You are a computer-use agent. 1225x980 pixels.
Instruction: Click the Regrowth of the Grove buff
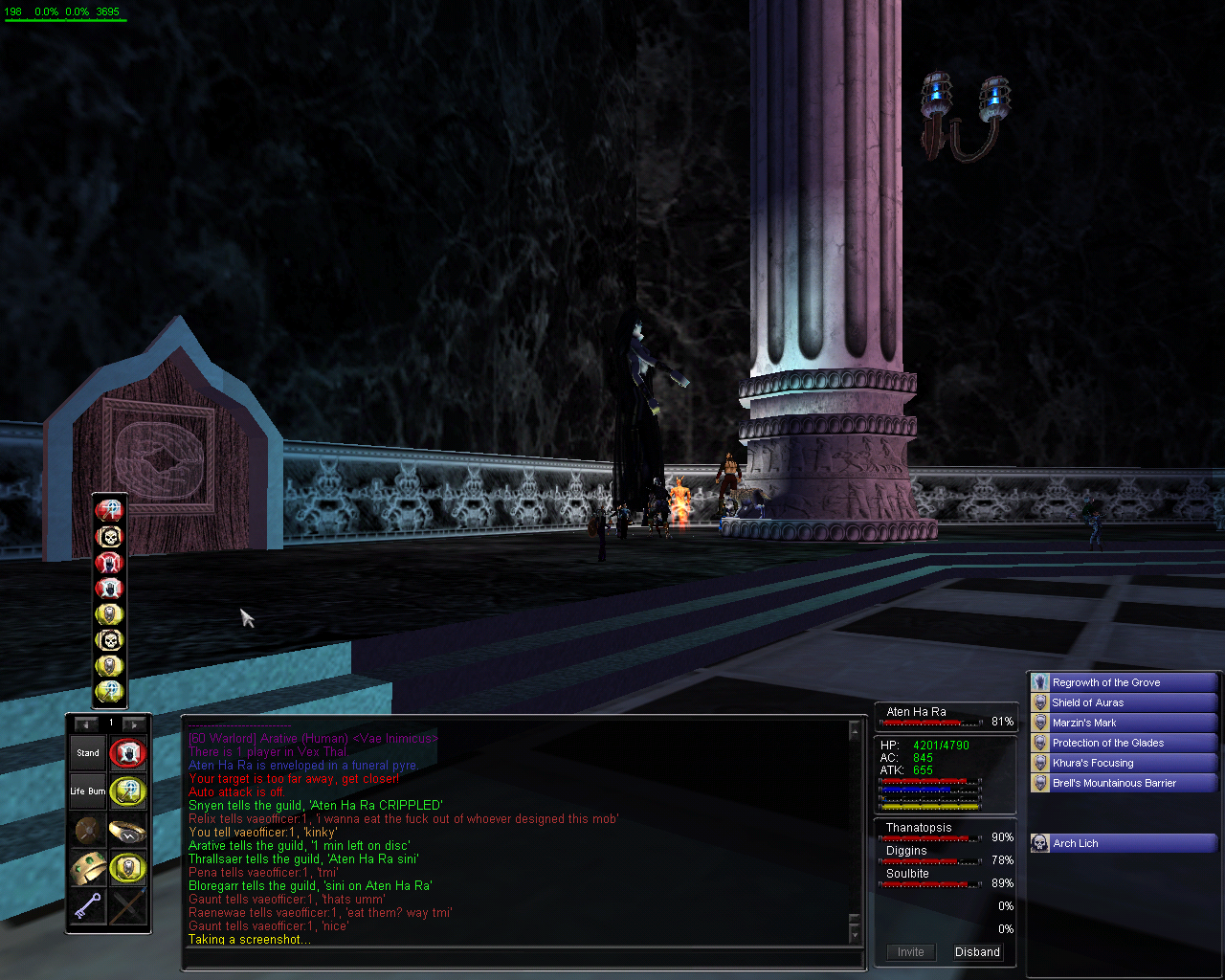pyautogui.click(x=1124, y=682)
